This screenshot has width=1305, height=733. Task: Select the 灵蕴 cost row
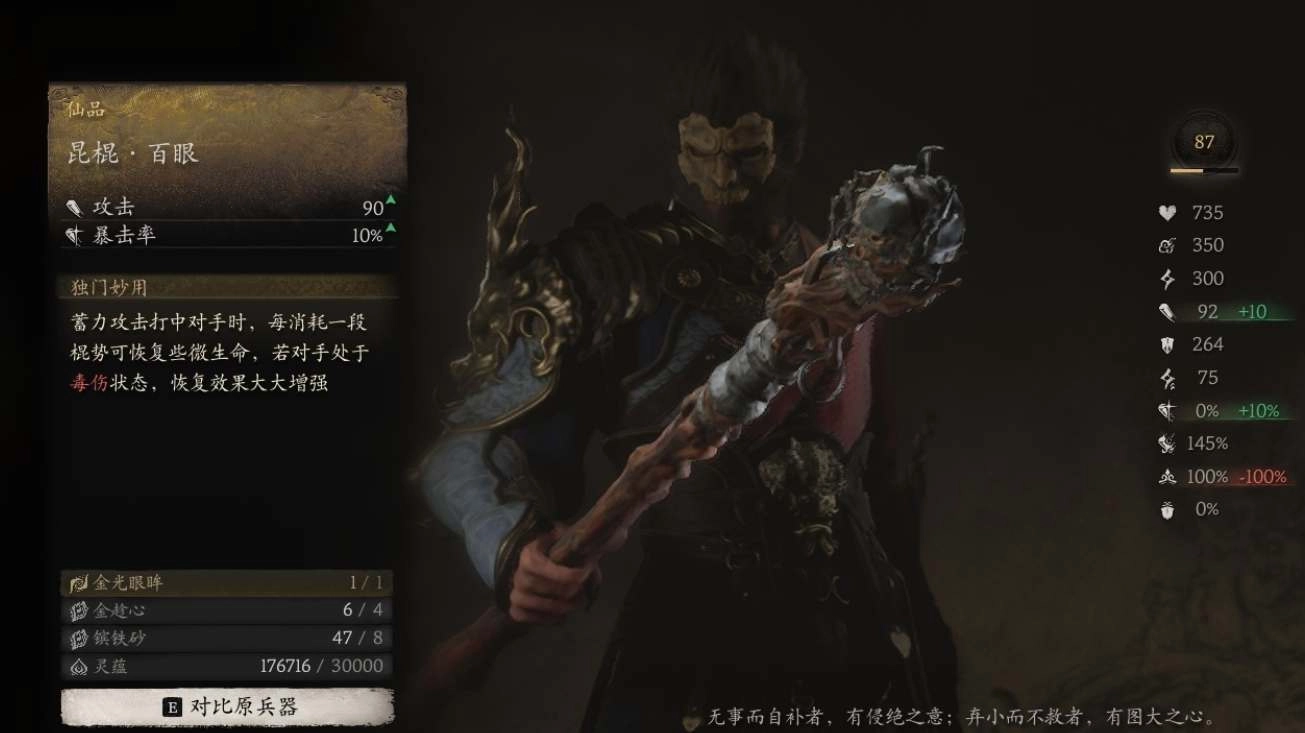226,666
